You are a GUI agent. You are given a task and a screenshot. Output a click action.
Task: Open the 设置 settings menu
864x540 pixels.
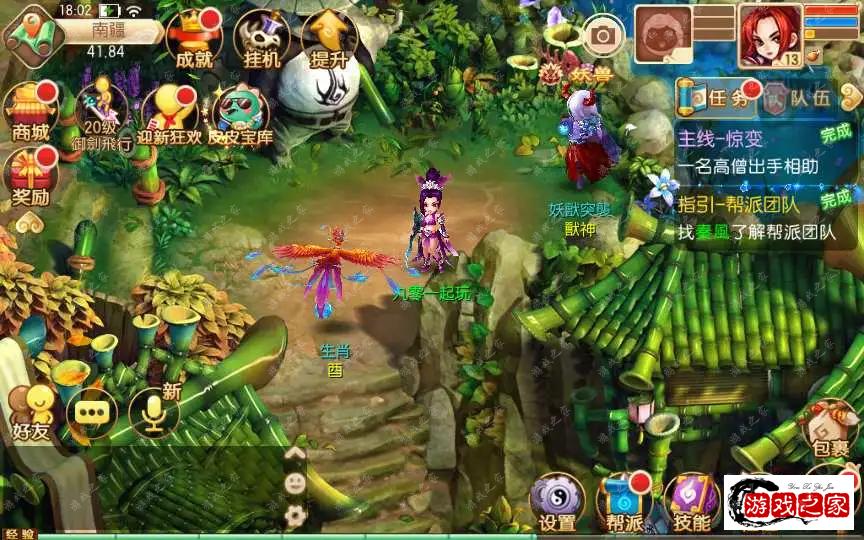tap(557, 502)
